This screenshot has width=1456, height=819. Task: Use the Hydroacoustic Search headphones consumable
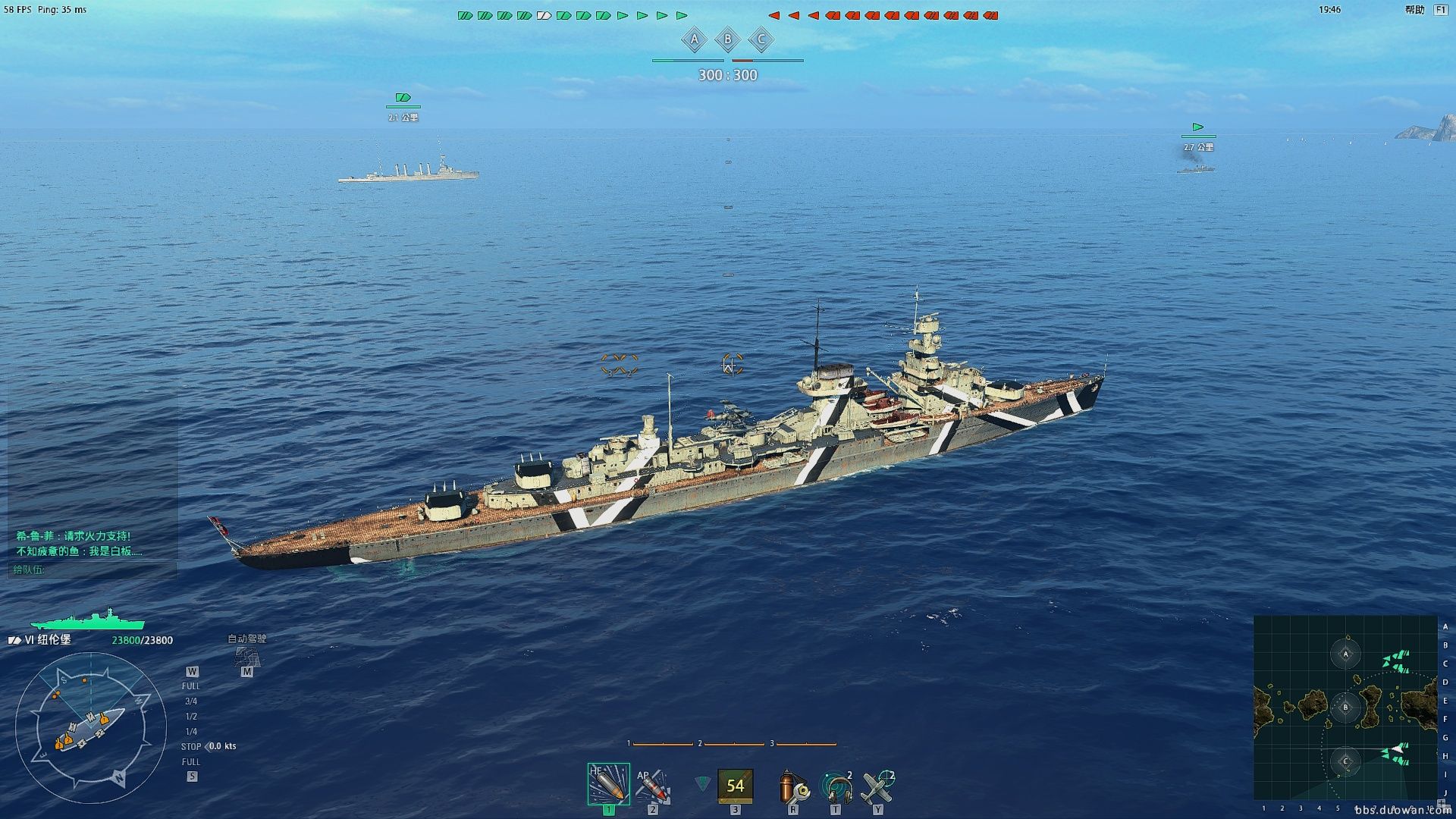(x=836, y=787)
